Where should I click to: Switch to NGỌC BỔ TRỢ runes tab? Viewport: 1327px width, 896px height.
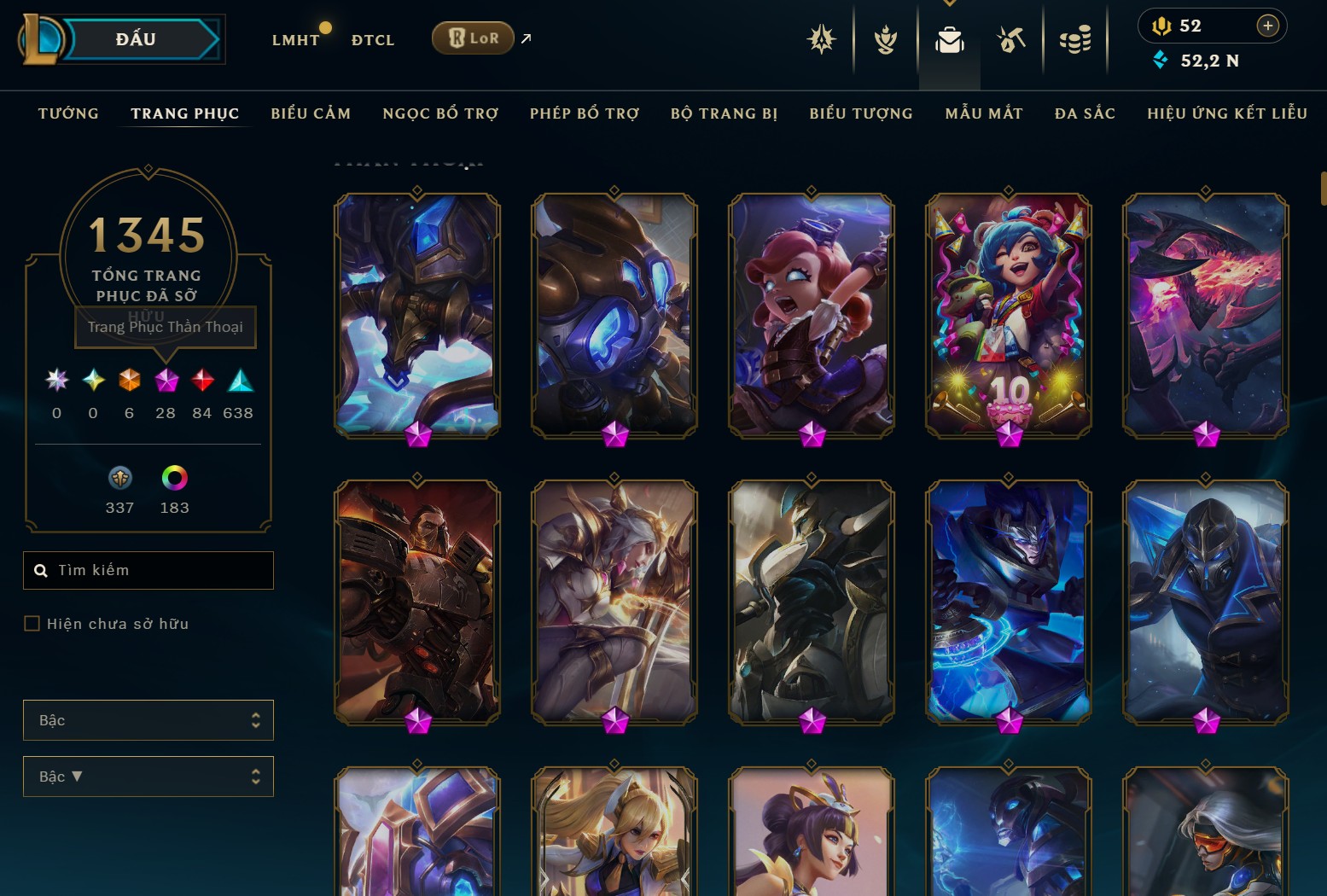(x=440, y=113)
